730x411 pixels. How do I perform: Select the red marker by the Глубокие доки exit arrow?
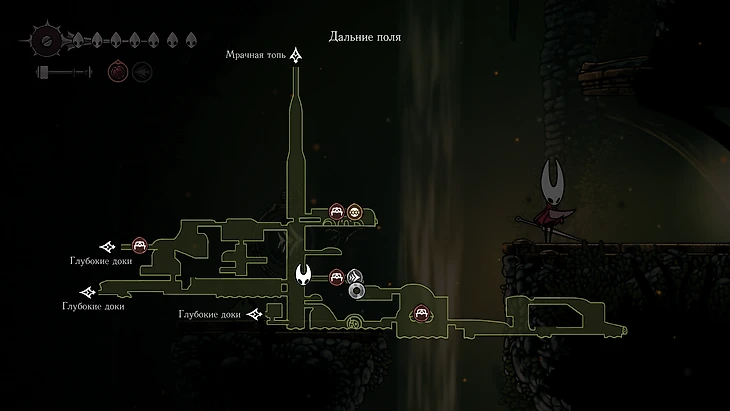click(140, 245)
